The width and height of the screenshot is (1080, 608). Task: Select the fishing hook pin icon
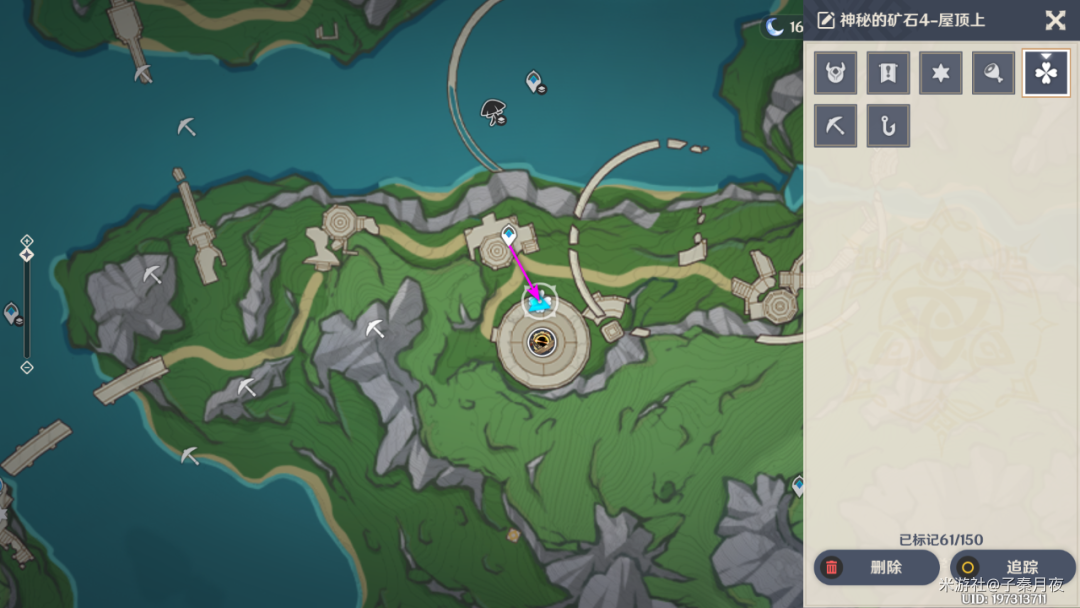point(888,126)
